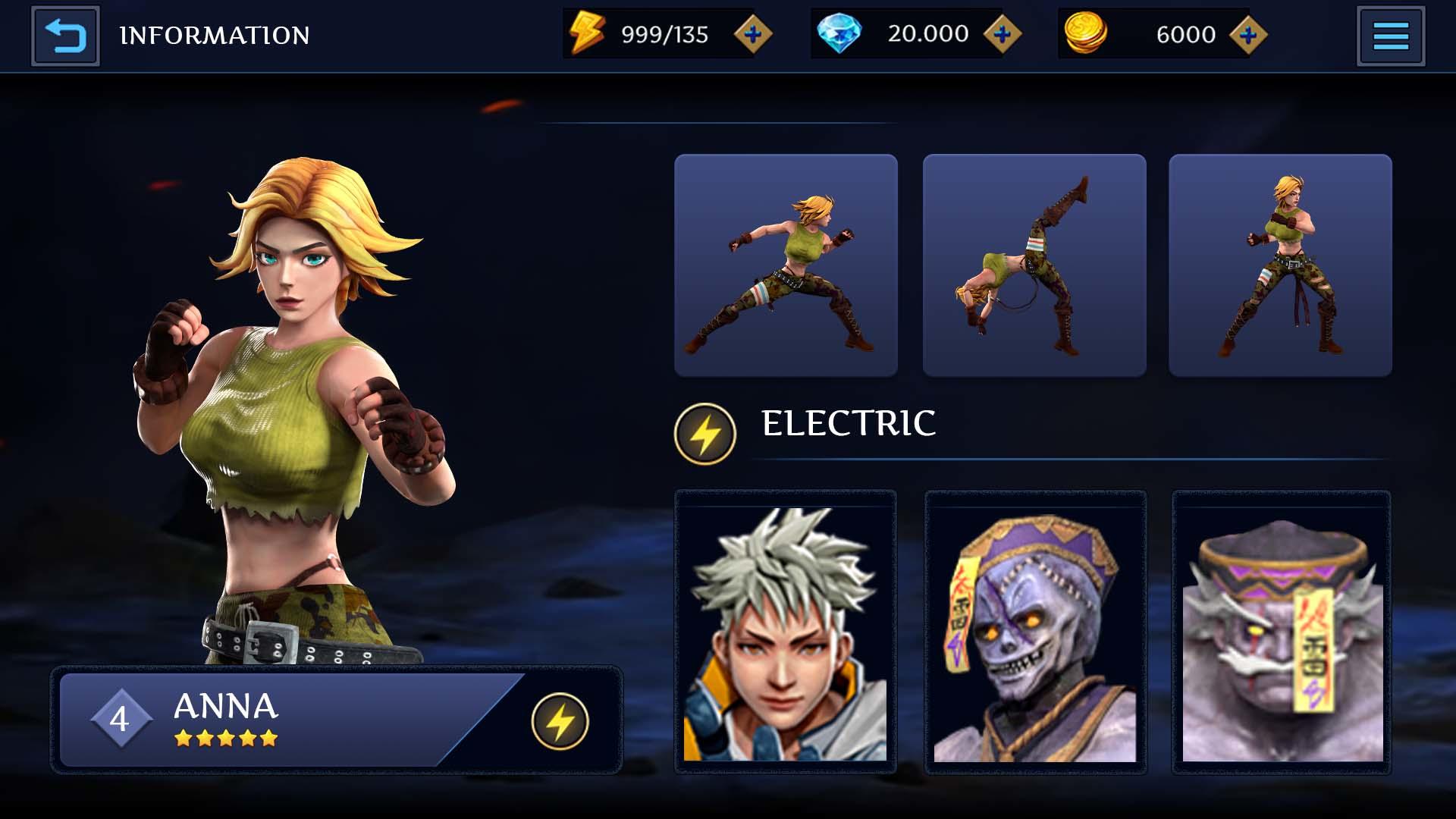View Anna's flip kick pose thumbnail

[x=1033, y=265]
